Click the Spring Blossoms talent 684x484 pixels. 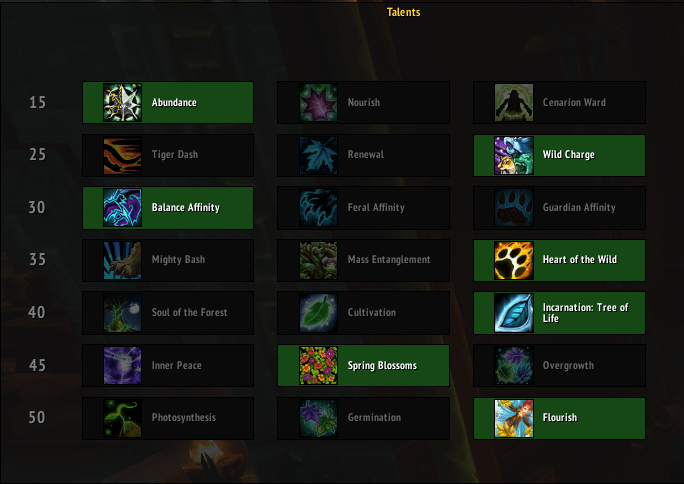pos(363,365)
